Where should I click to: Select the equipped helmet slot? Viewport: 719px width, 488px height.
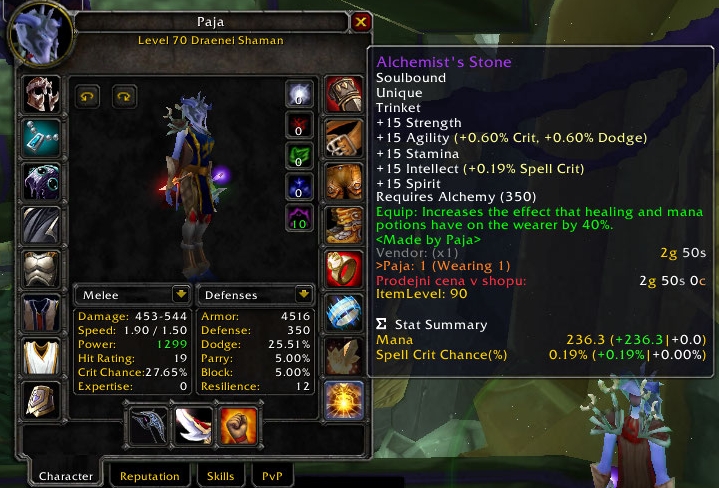pyautogui.click(x=42, y=95)
